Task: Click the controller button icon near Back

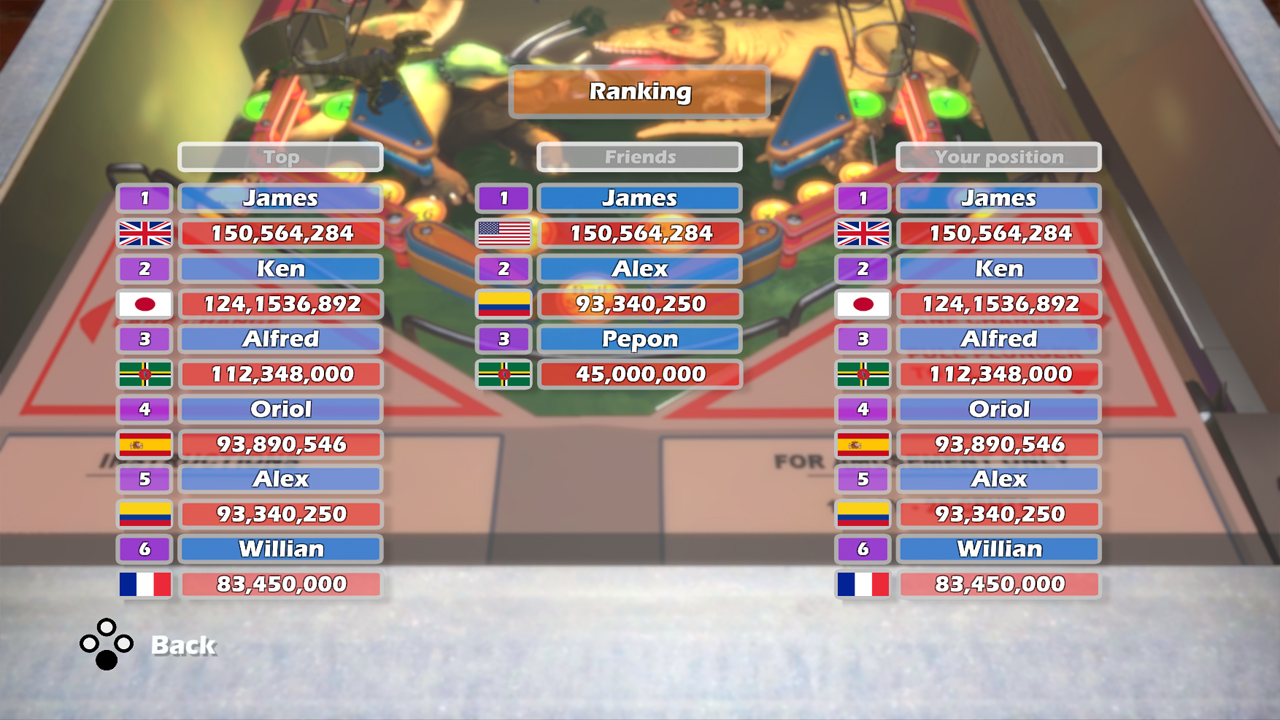Action: [105, 645]
